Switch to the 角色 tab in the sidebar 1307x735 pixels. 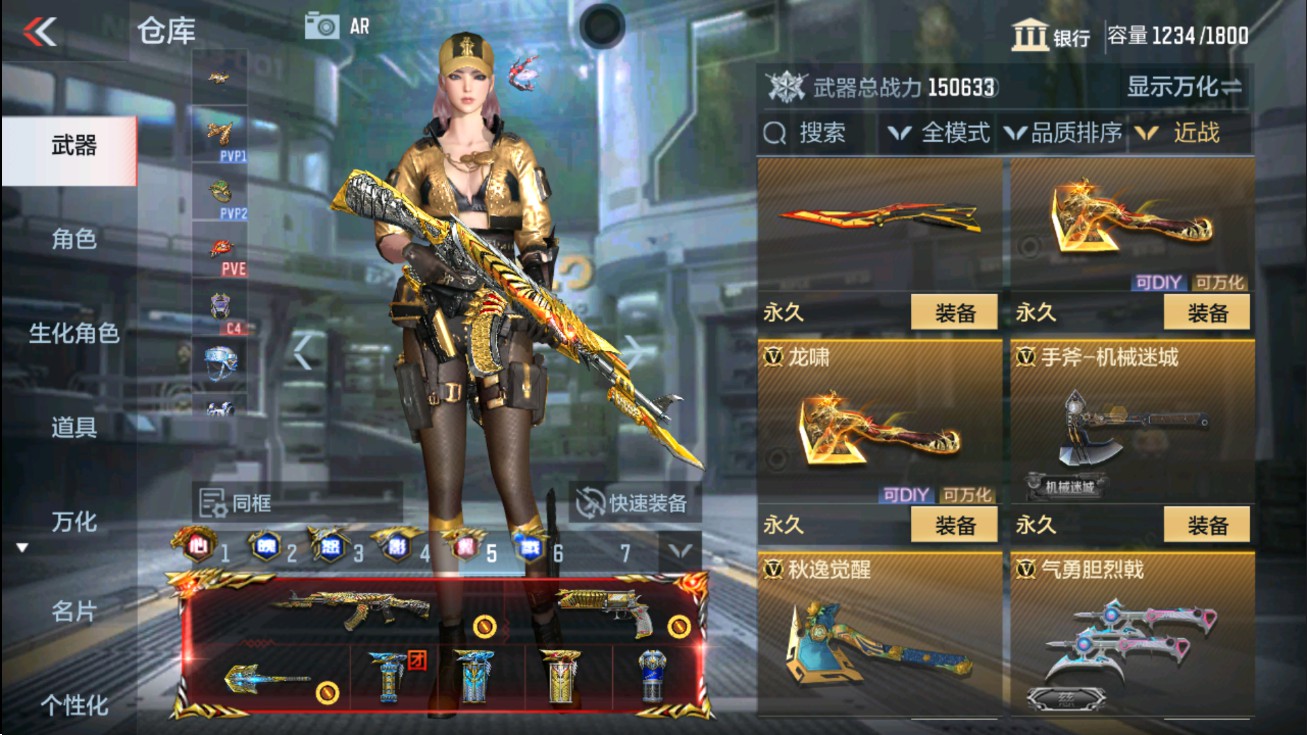click(x=73, y=240)
